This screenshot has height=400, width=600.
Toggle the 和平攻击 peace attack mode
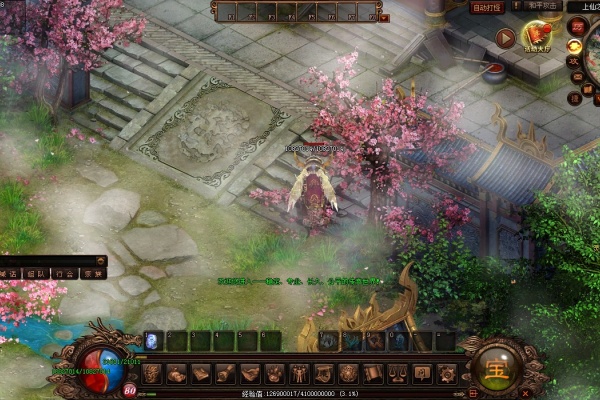click(543, 6)
